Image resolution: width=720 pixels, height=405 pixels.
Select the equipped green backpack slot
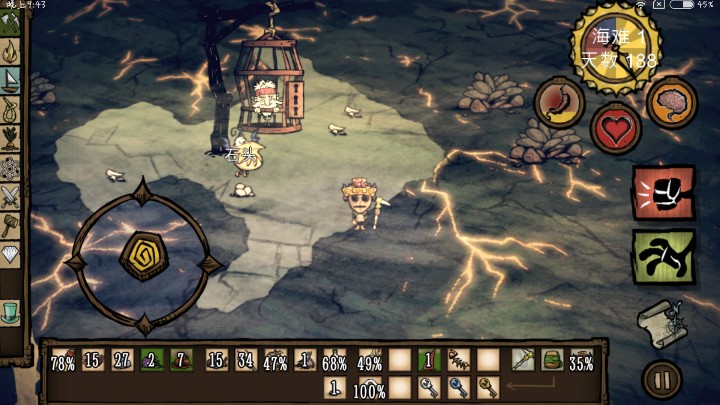(x=550, y=361)
